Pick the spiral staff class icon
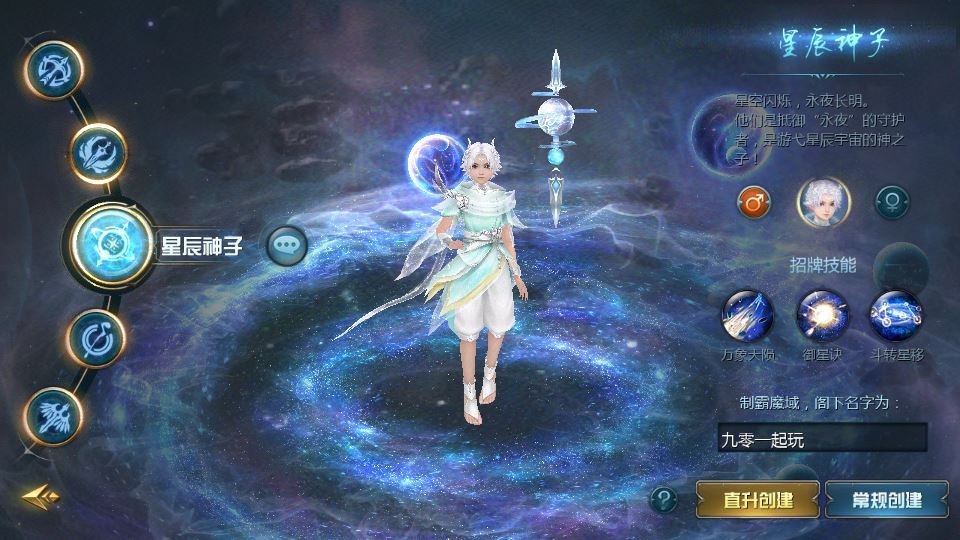960x540 pixels. [96, 338]
